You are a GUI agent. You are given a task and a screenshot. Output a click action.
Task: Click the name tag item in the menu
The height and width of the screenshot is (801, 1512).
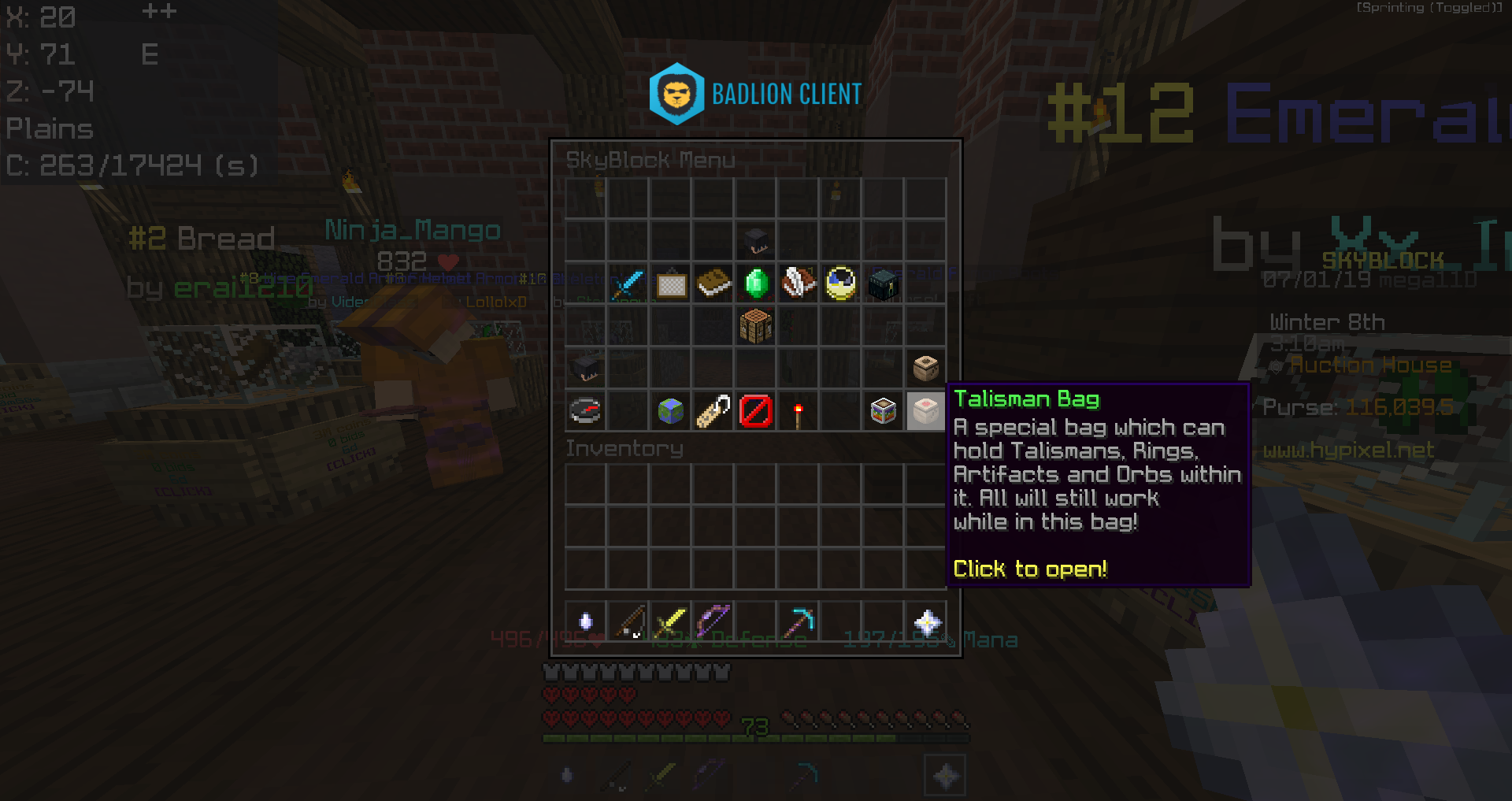[x=713, y=410]
